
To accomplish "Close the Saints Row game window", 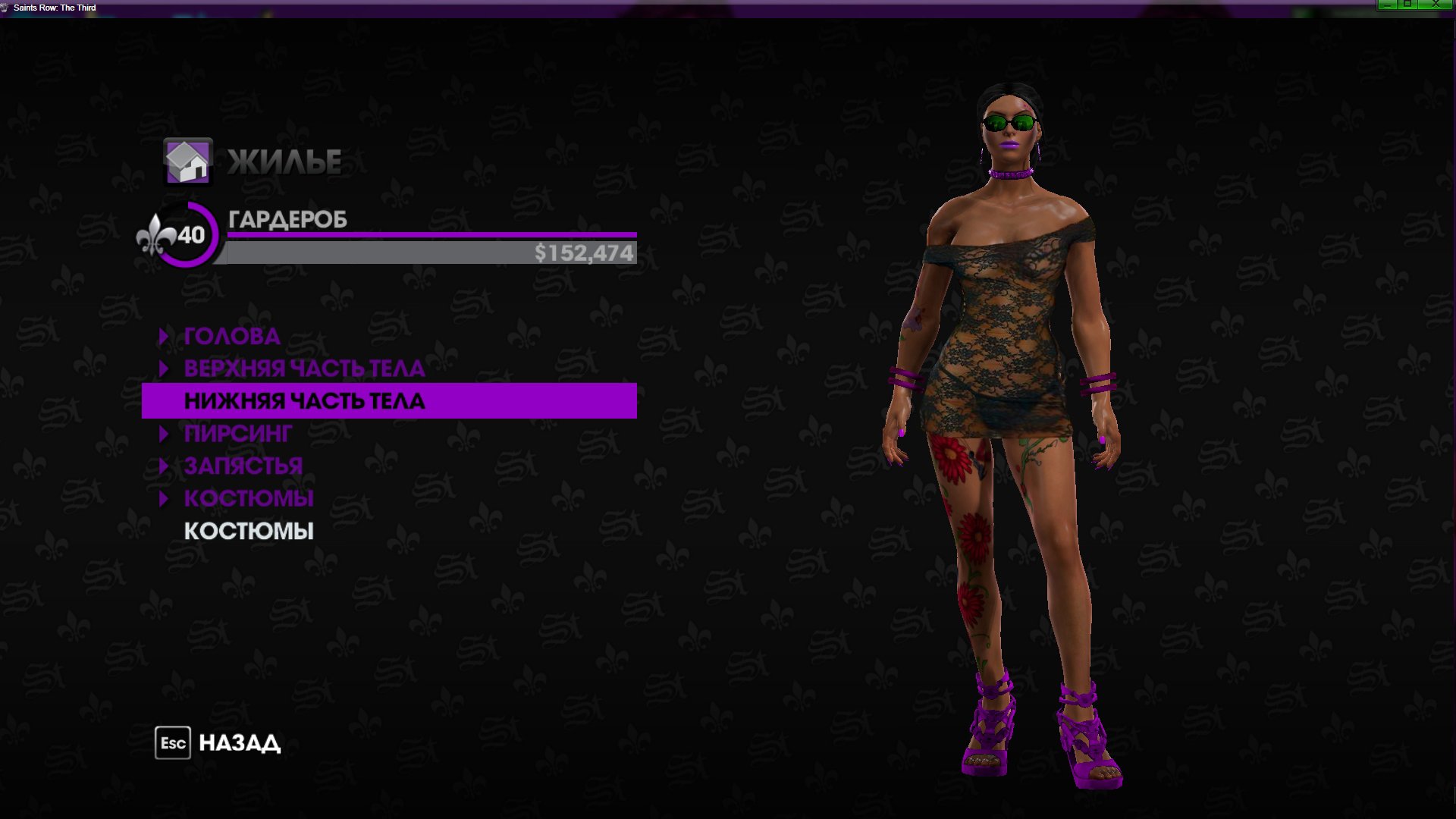I will (x=1436, y=5).
